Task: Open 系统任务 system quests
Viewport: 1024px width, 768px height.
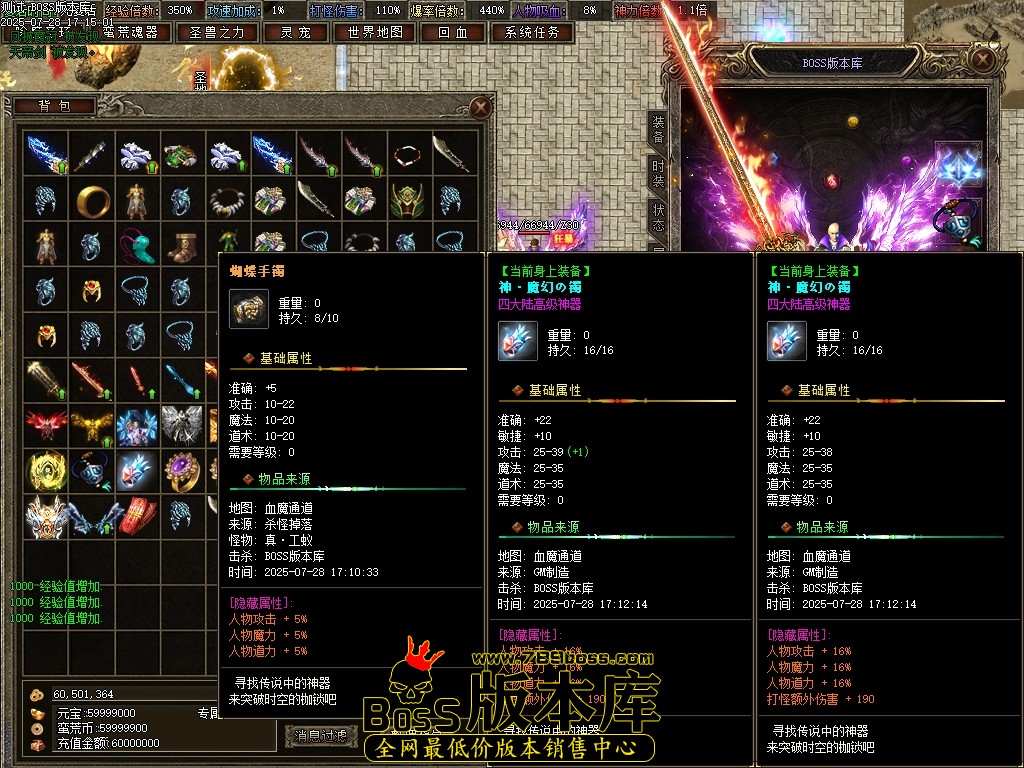Action: [532, 32]
